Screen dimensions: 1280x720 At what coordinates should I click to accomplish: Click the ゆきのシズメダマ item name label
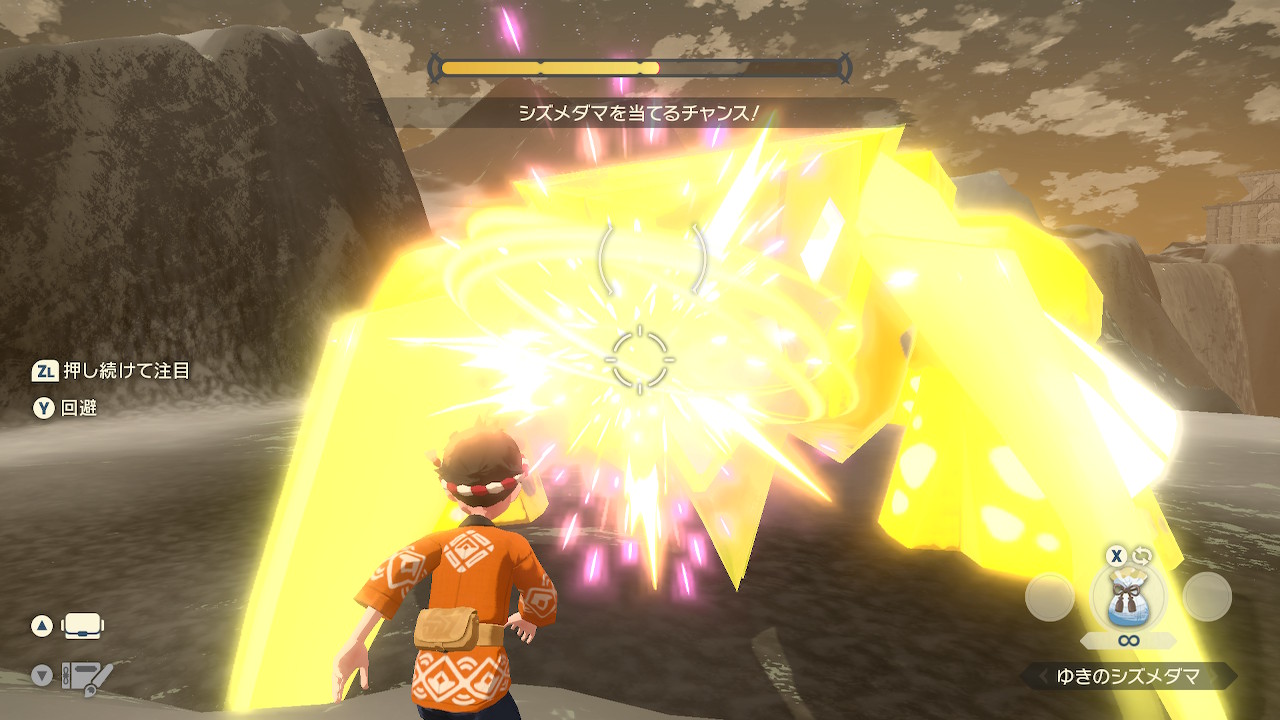pos(1129,677)
